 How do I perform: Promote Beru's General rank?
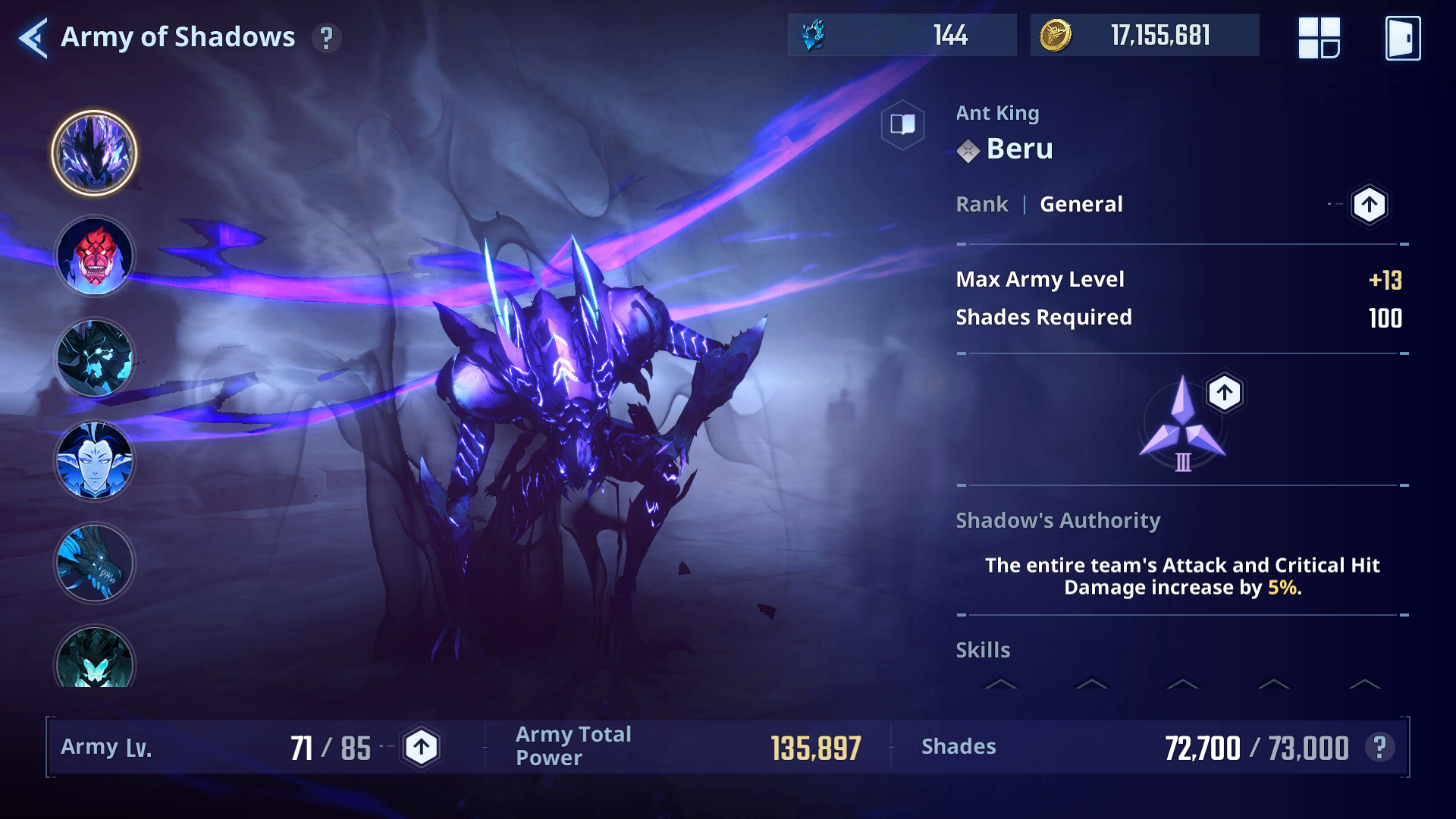[1369, 204]
